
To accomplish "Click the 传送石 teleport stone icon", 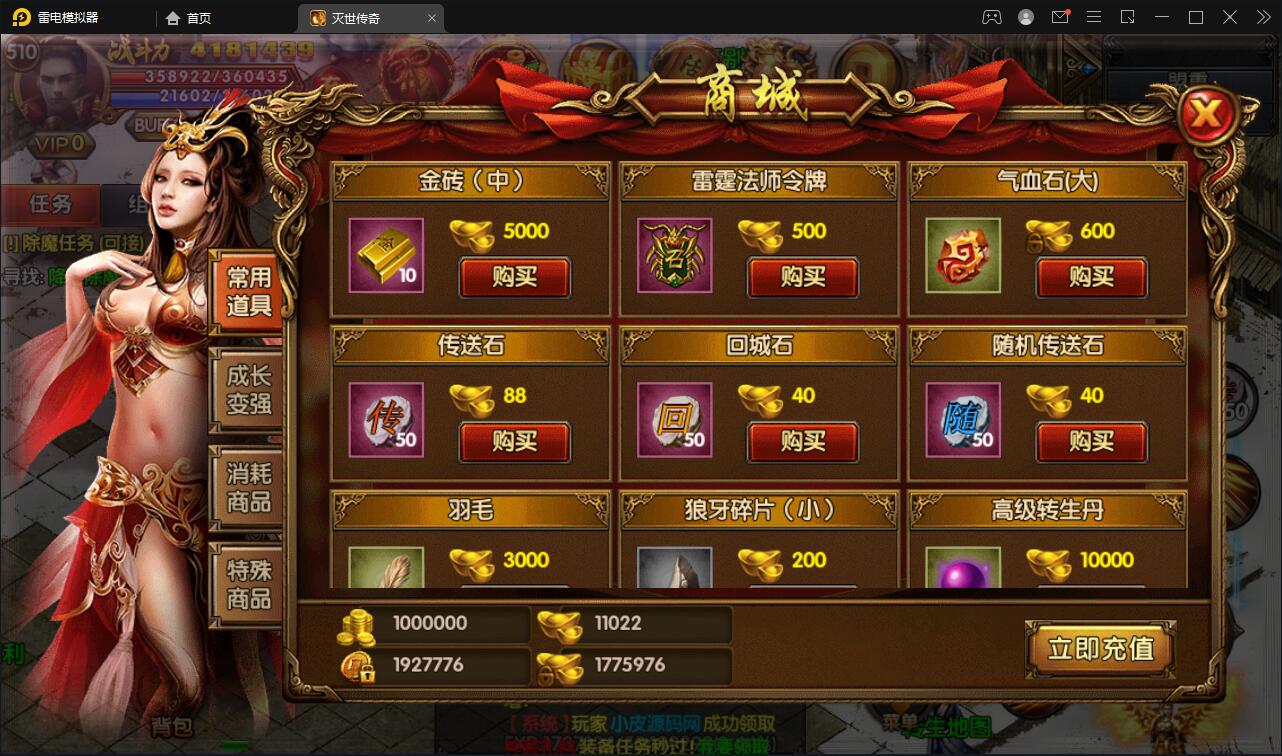I will pos(385,422).
